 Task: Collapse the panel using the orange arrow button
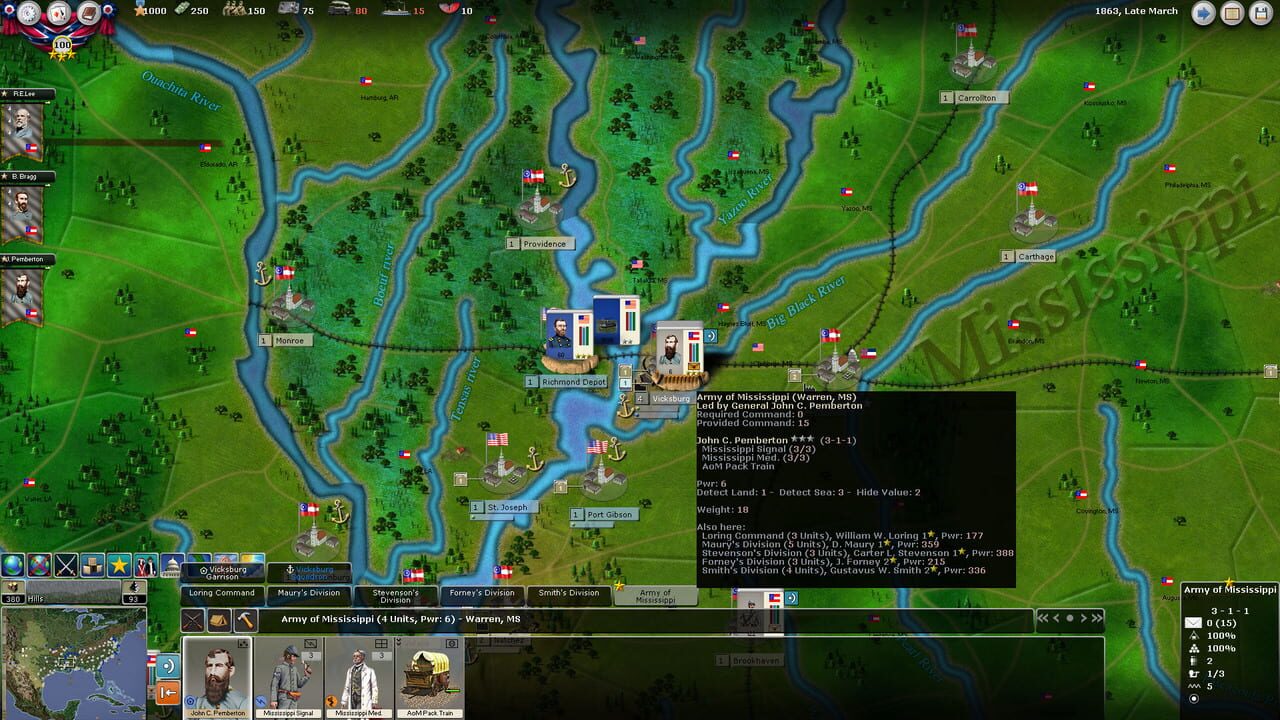pyautogui.click(x=168, y=691)
